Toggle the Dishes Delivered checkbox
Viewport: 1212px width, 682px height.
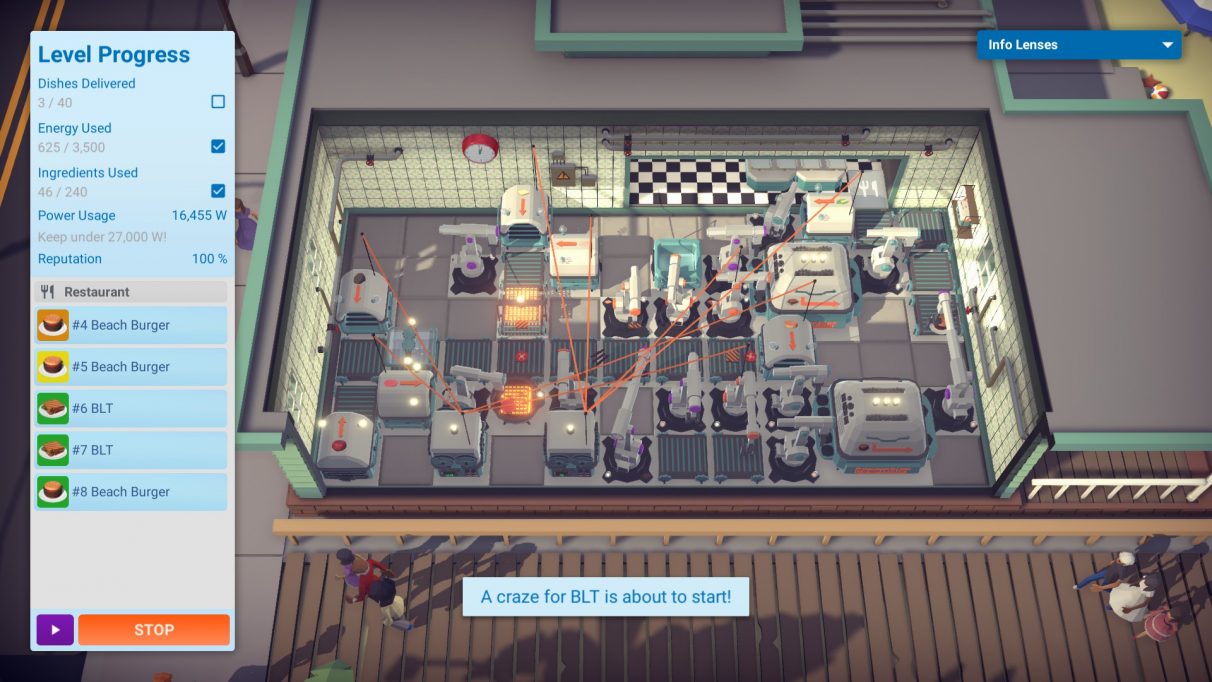(218, 102)
